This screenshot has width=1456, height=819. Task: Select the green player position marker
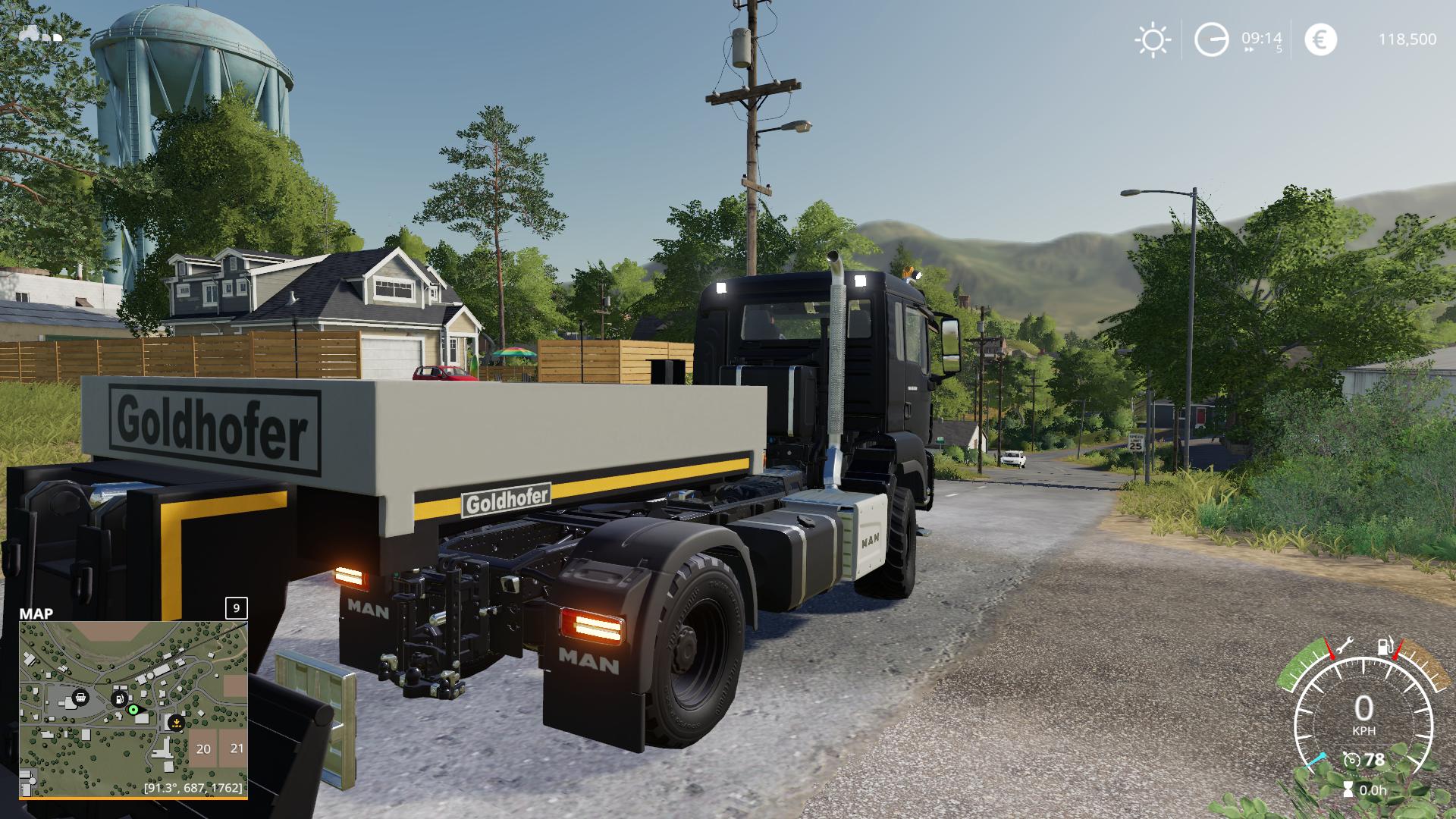tap(133, 710)
